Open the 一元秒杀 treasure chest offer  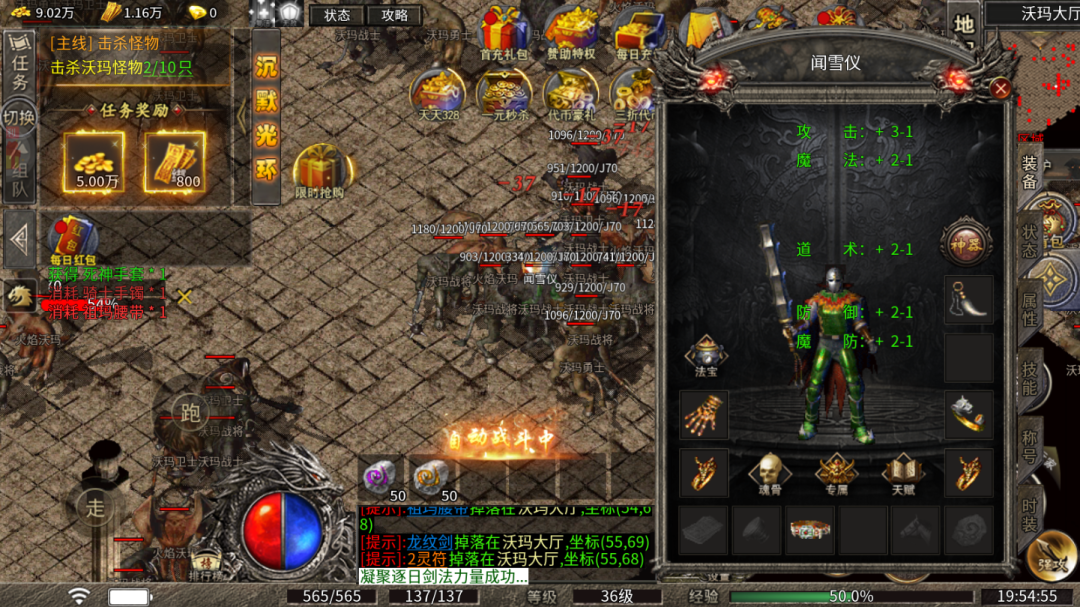(503, 94)
